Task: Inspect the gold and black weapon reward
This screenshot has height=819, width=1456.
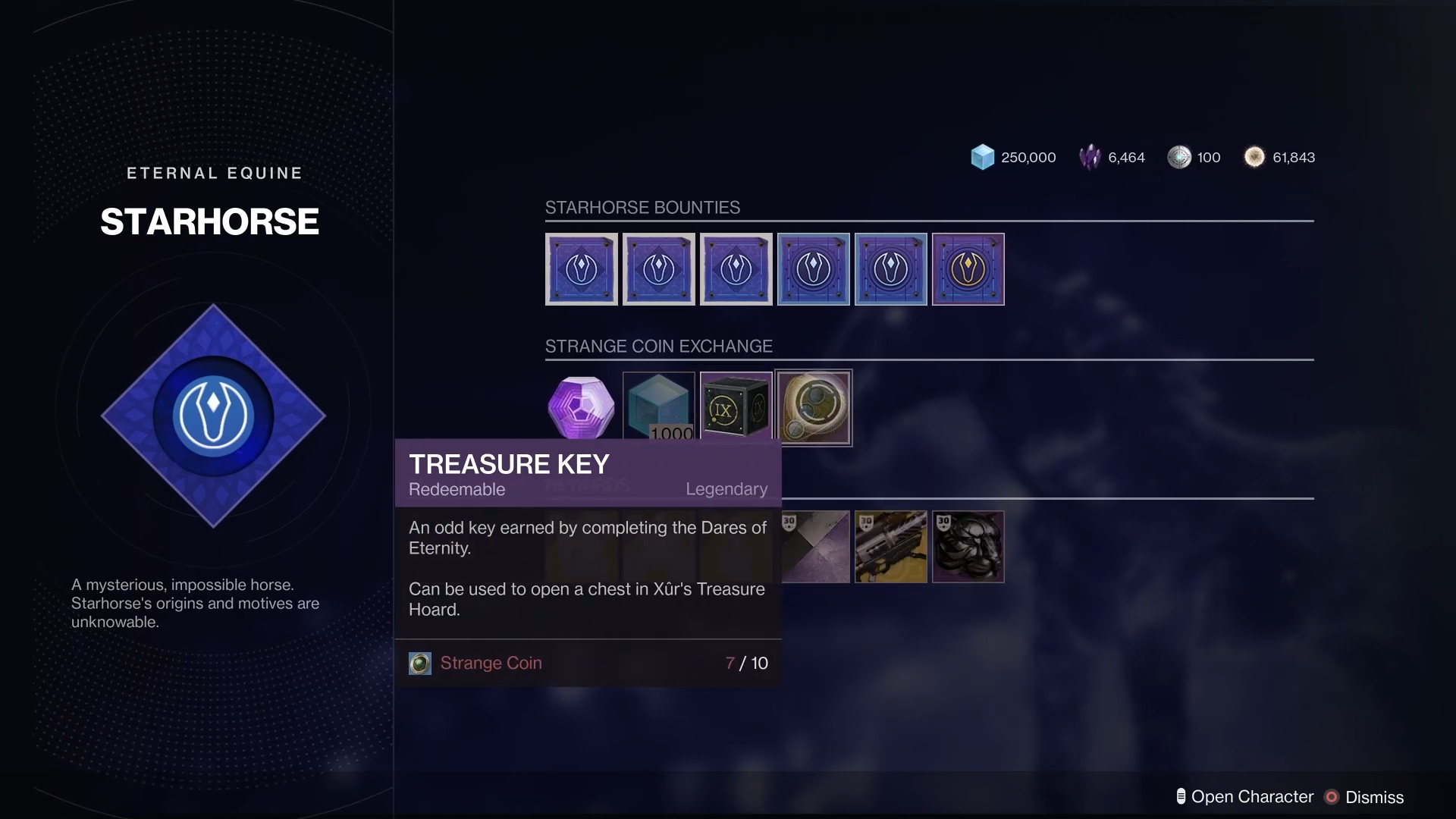Action: (x=890, y=547)
